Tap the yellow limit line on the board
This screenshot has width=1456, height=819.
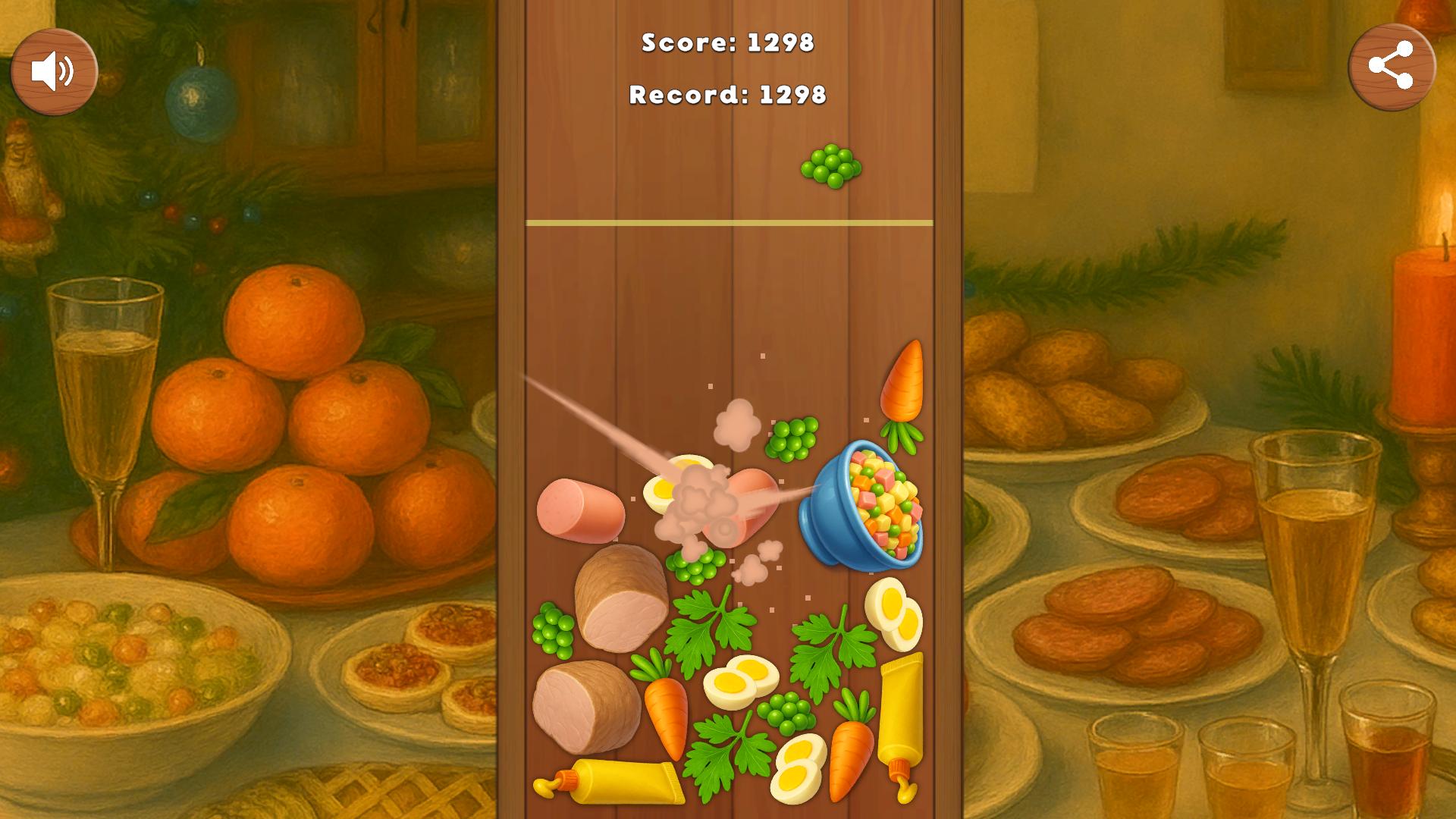coord(728,222)
